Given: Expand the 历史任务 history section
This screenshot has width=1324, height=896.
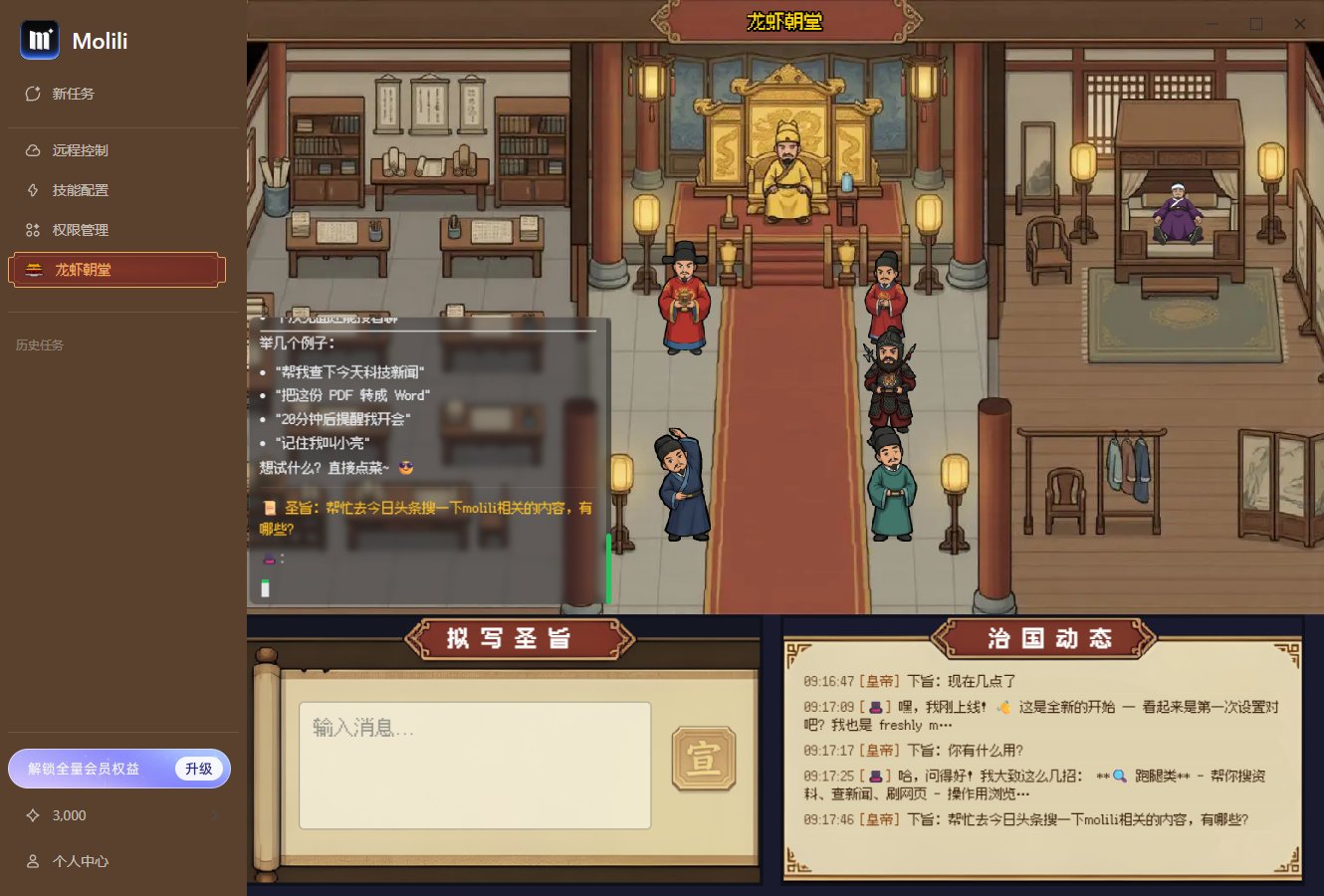Looking at the screenshot, I should point(39,345).
